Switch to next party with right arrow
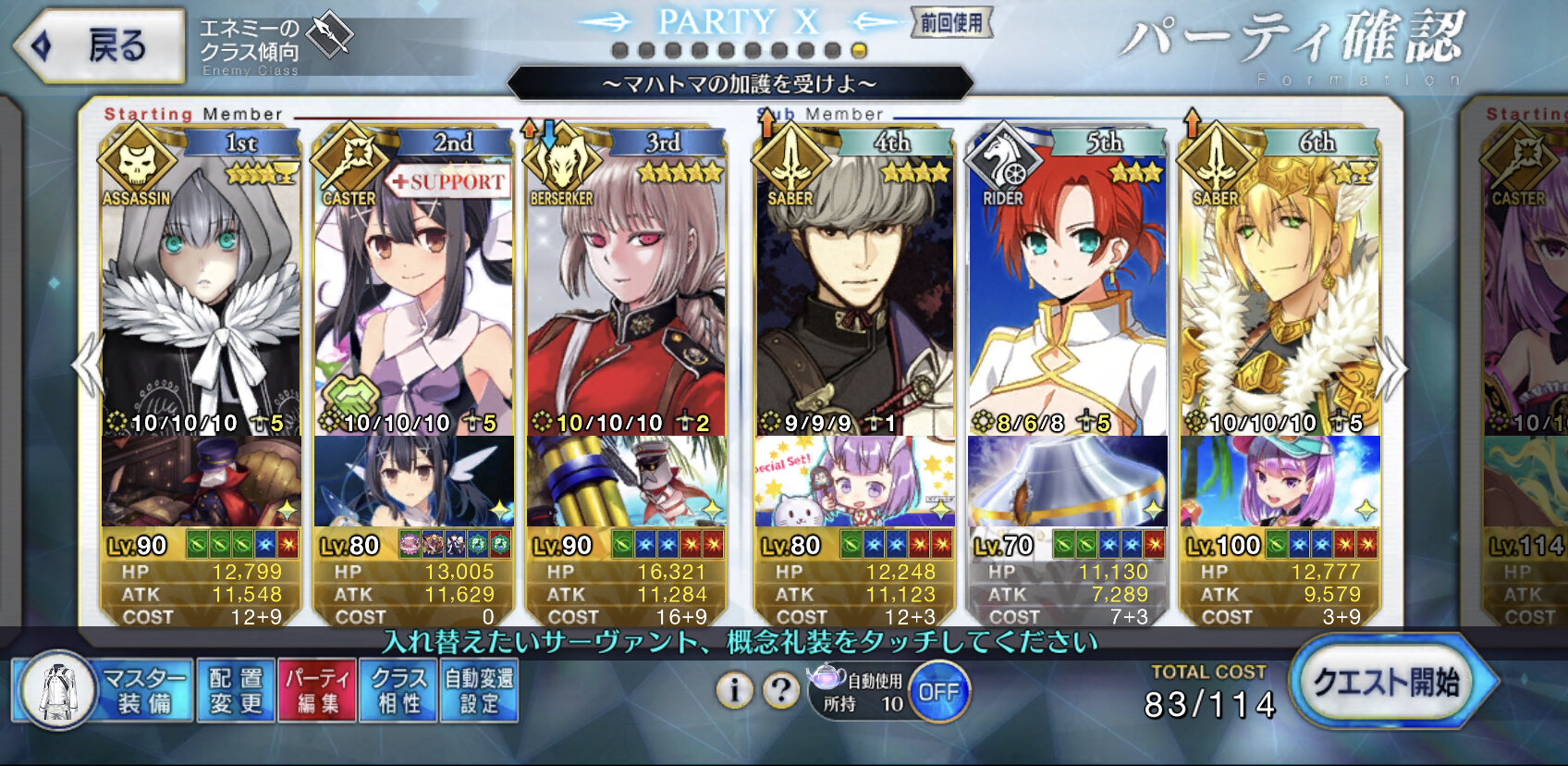 point(1391,367)
